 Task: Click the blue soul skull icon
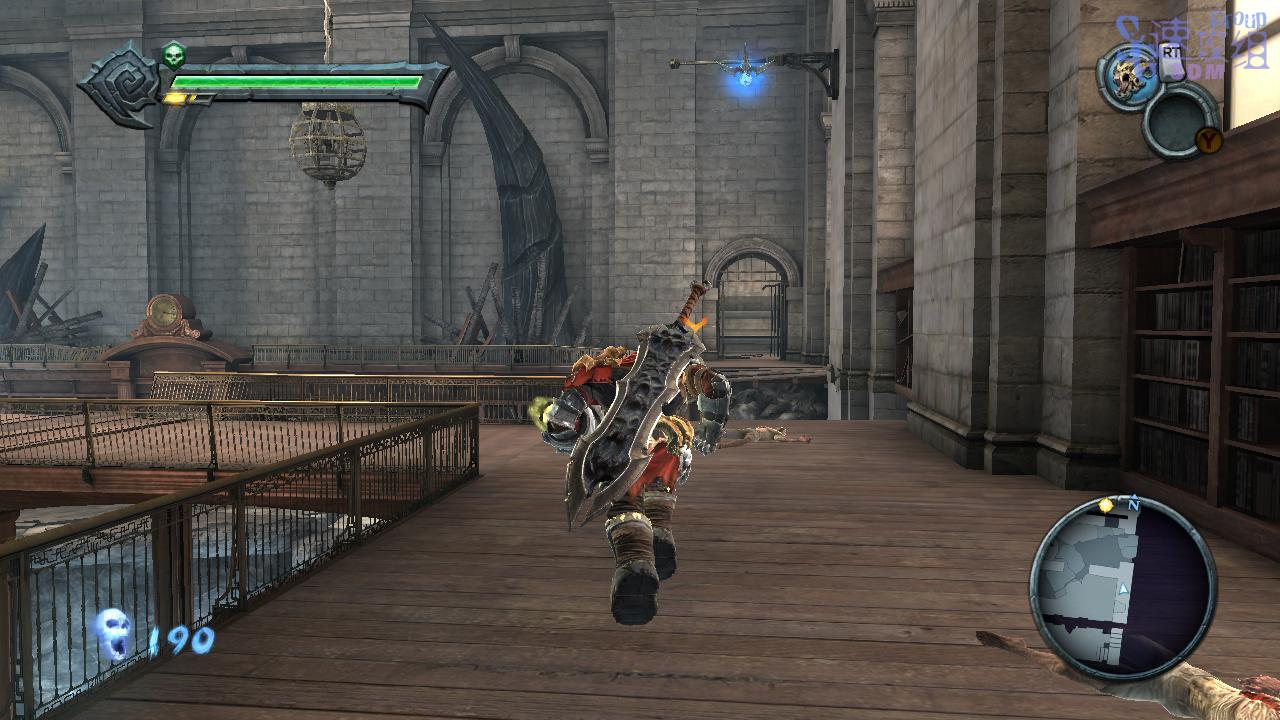pyautogui.click(x=113, y=635)
